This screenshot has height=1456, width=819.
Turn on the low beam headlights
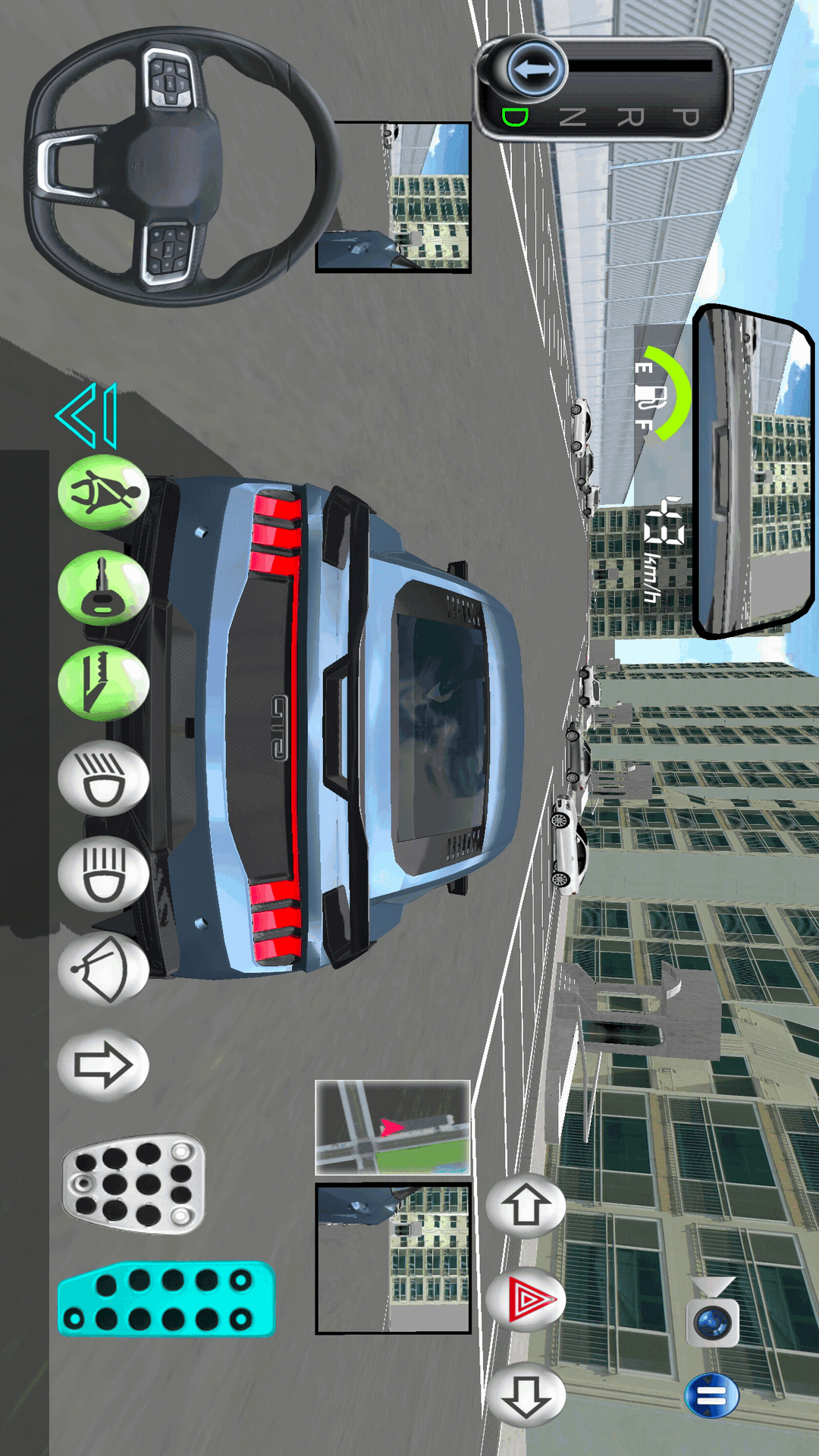point(103,779)
